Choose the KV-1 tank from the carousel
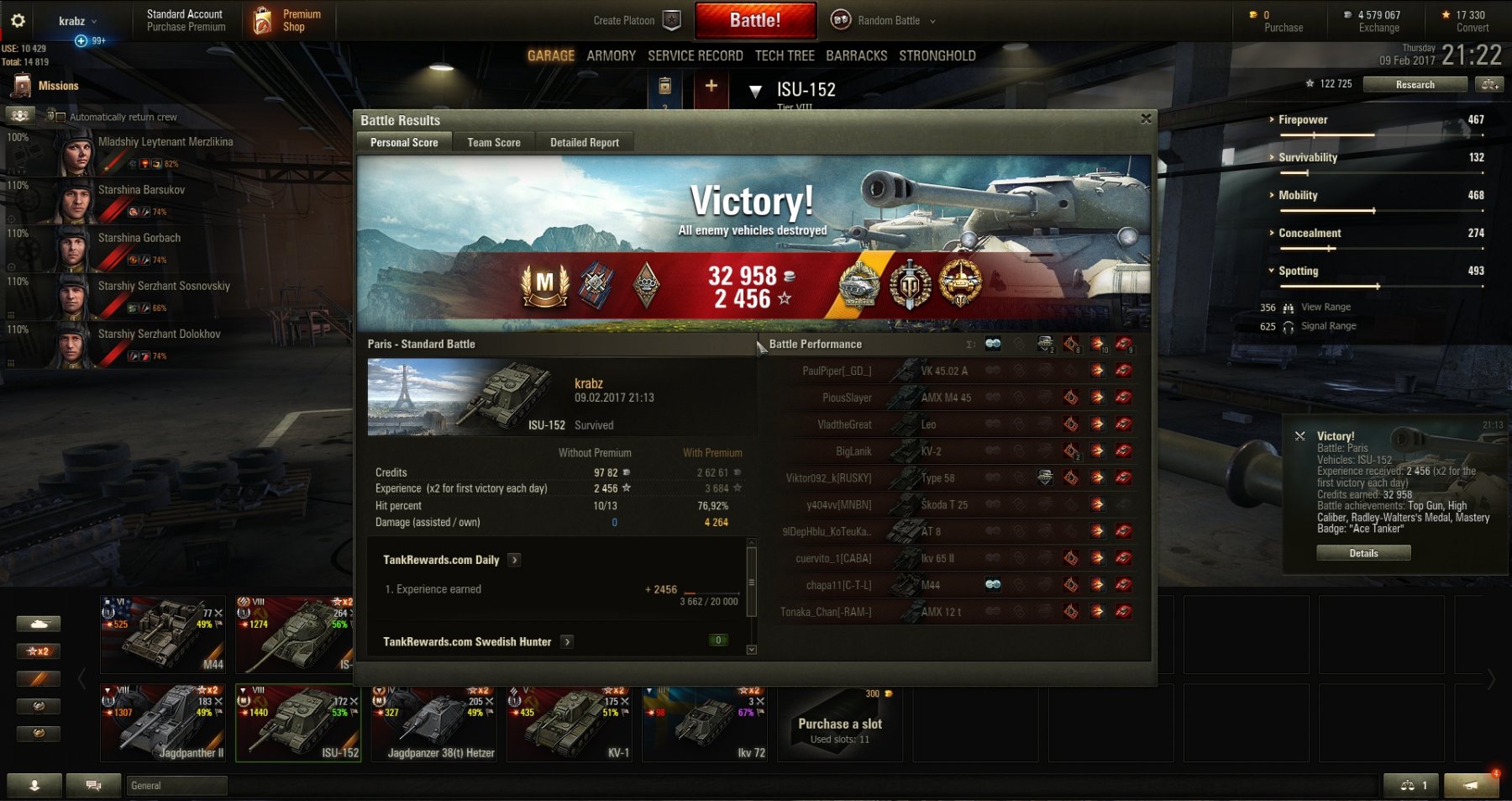This screenshot has width=1512, height=801. point(569,723)
